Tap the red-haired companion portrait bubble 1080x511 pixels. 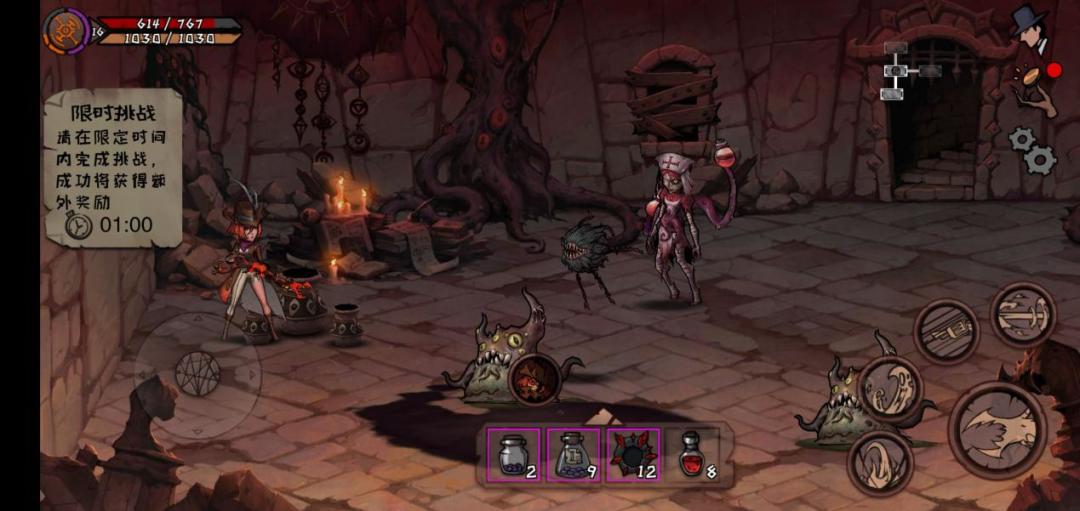(534, 378)
